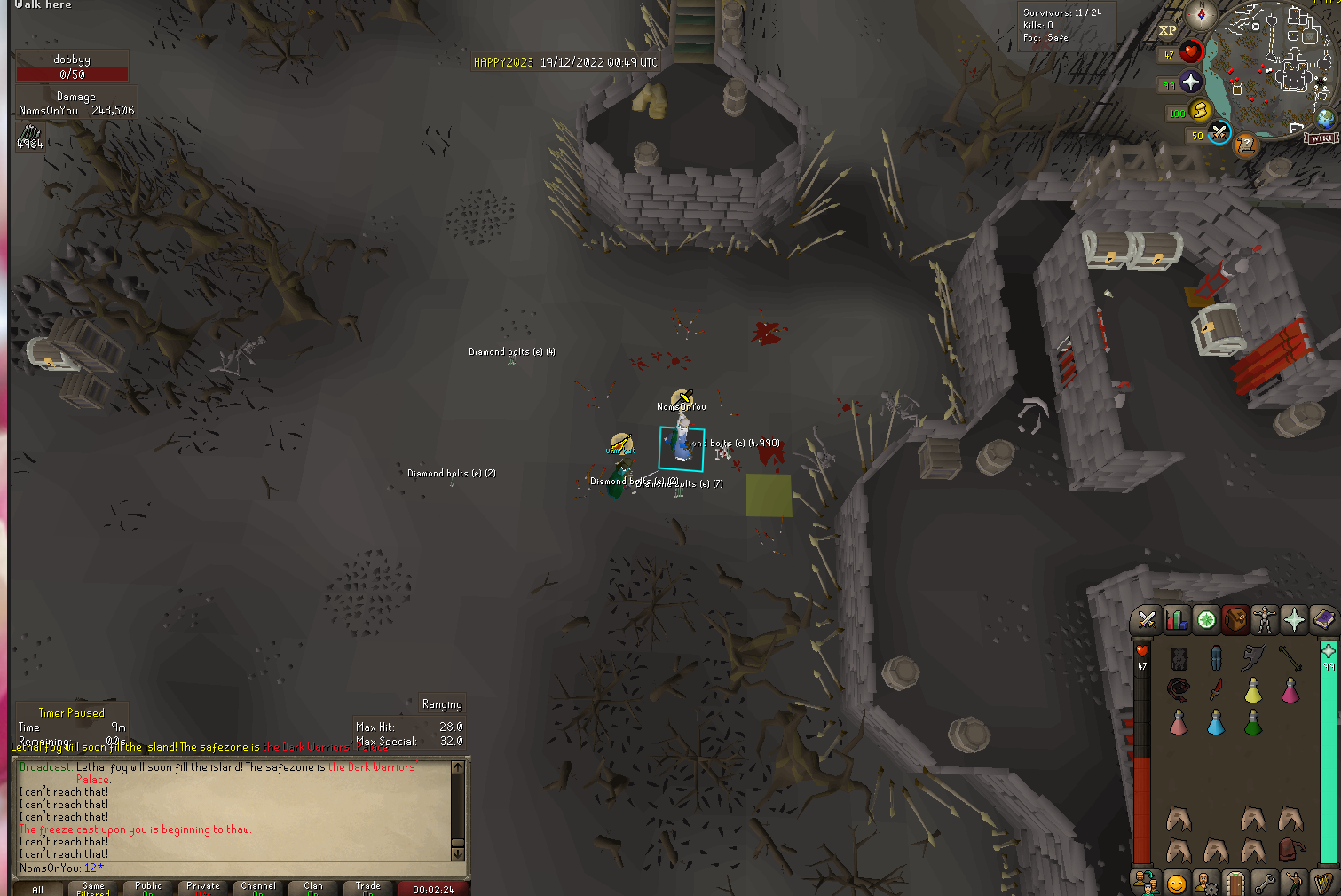Open the Worn Equipment tab
This screenshot has height=896, width=1341.
[1265, 620]
